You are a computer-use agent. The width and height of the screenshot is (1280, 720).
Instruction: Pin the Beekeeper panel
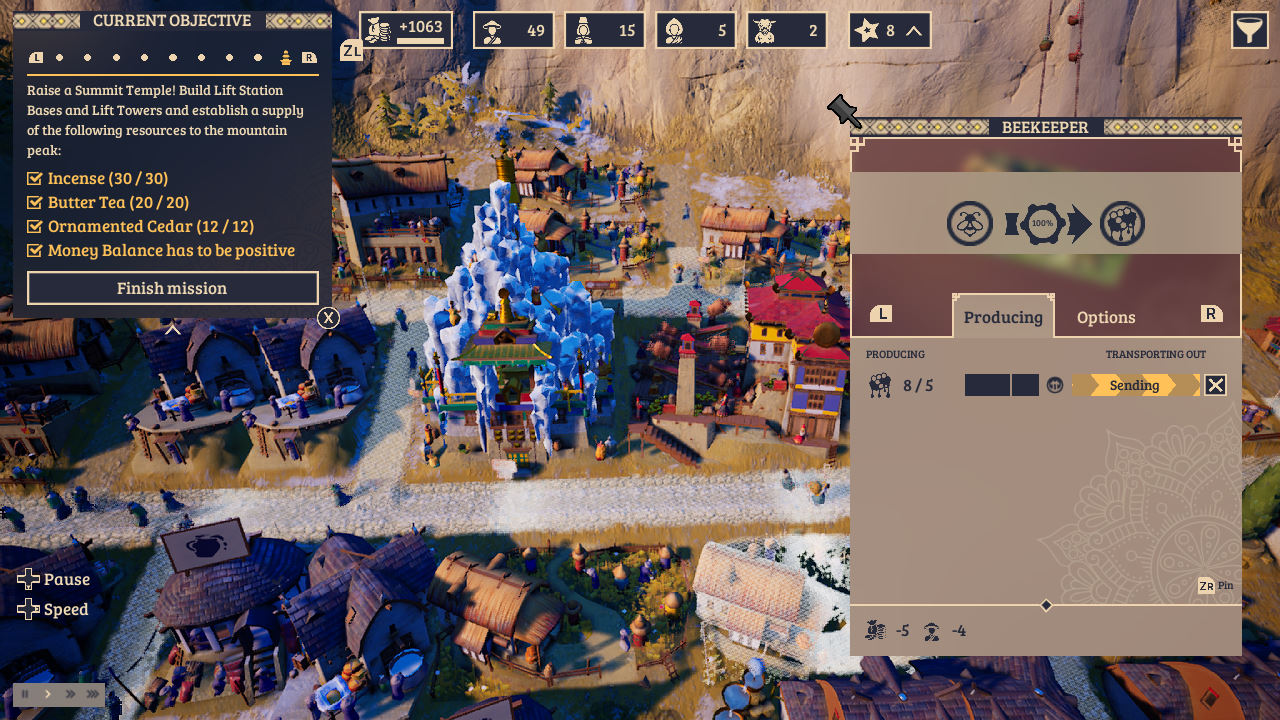pyautogui.click(x=1213, y=586)
